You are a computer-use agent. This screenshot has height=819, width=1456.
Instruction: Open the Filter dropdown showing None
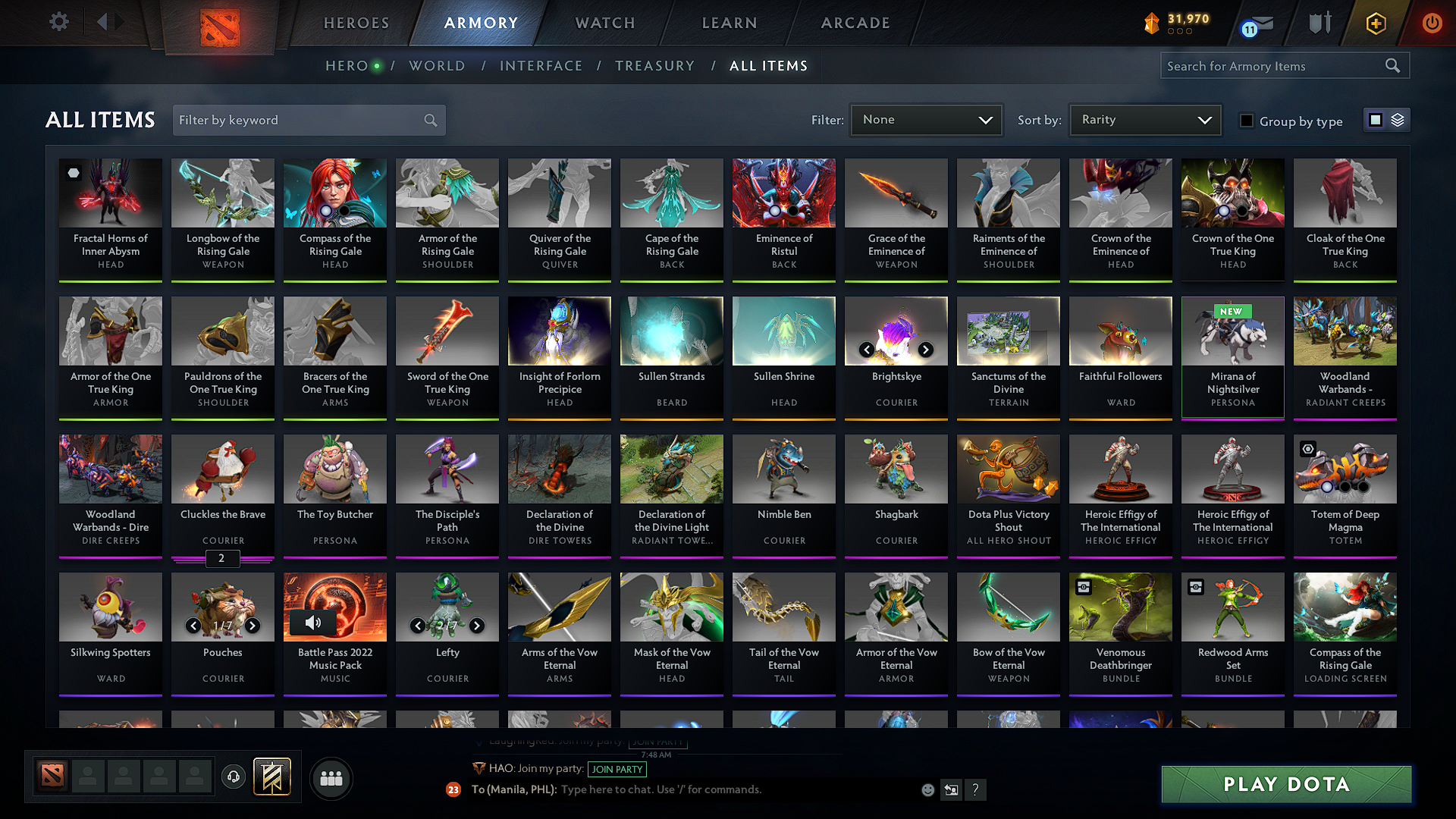coord(926,119)
